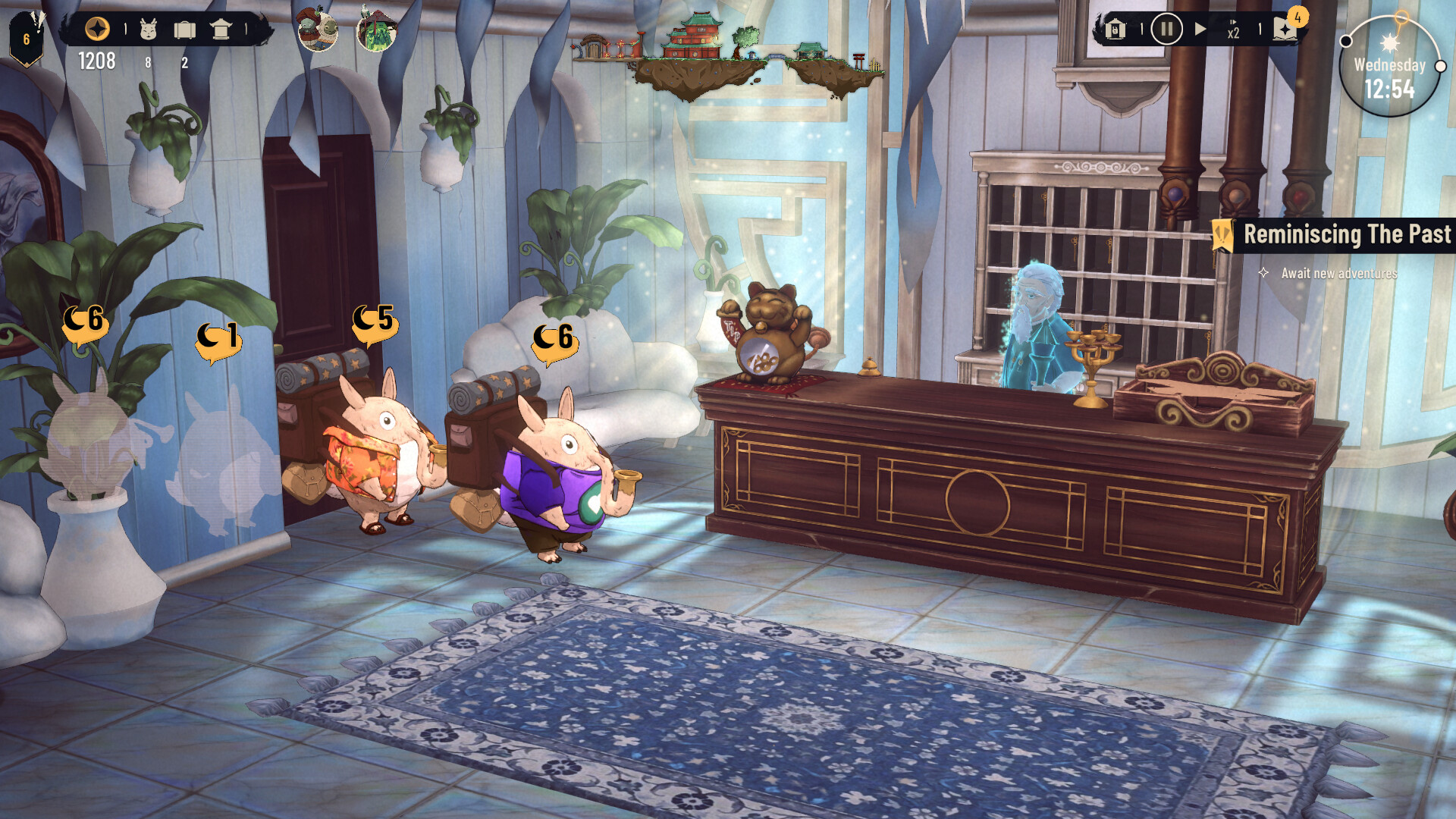Open the quest book with 4 notifications
1456x819 pixels.
coord(1286,29)
